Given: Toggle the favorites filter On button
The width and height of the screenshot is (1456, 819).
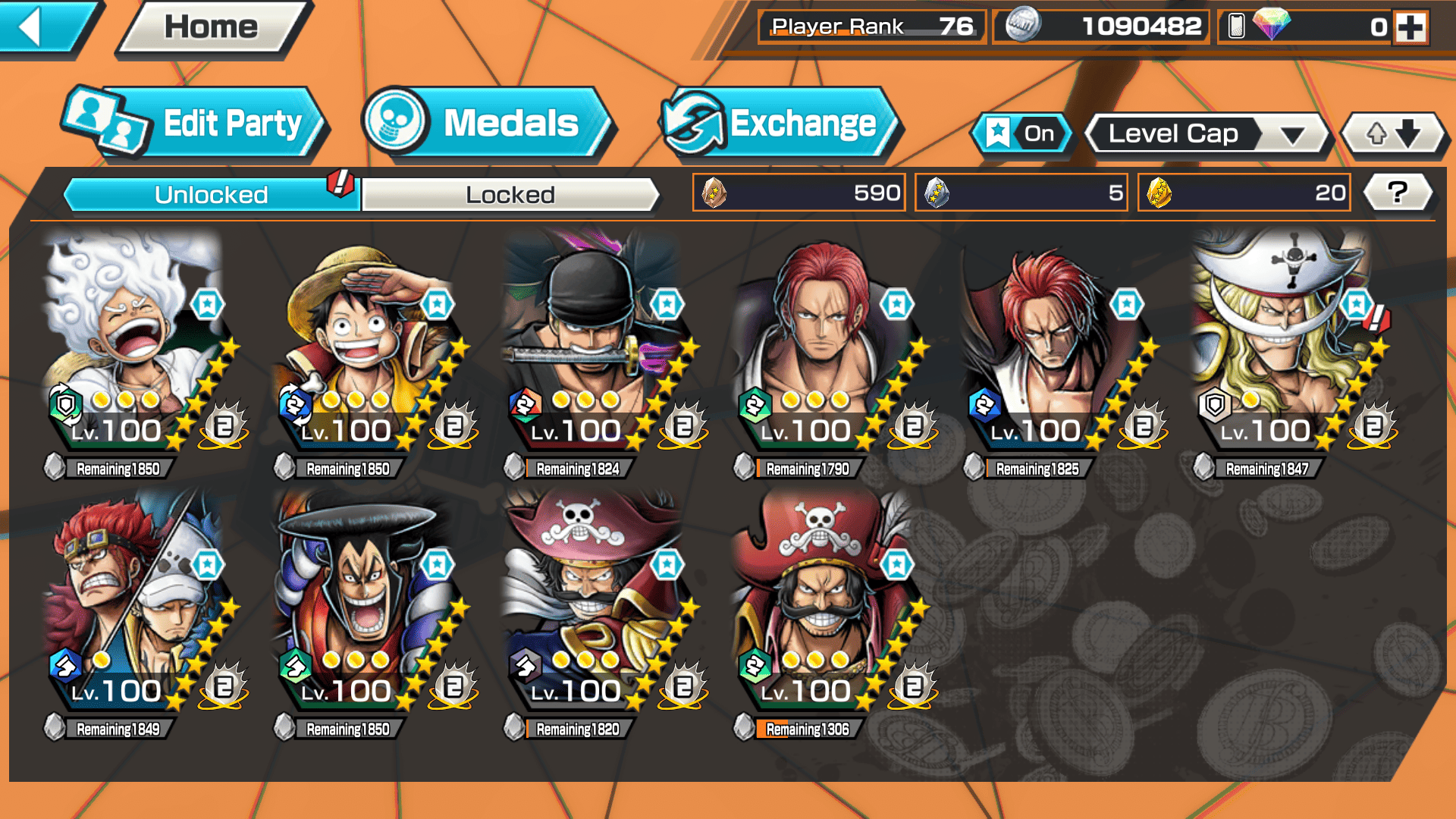Looking at the screenshot, I should 1021,134.
